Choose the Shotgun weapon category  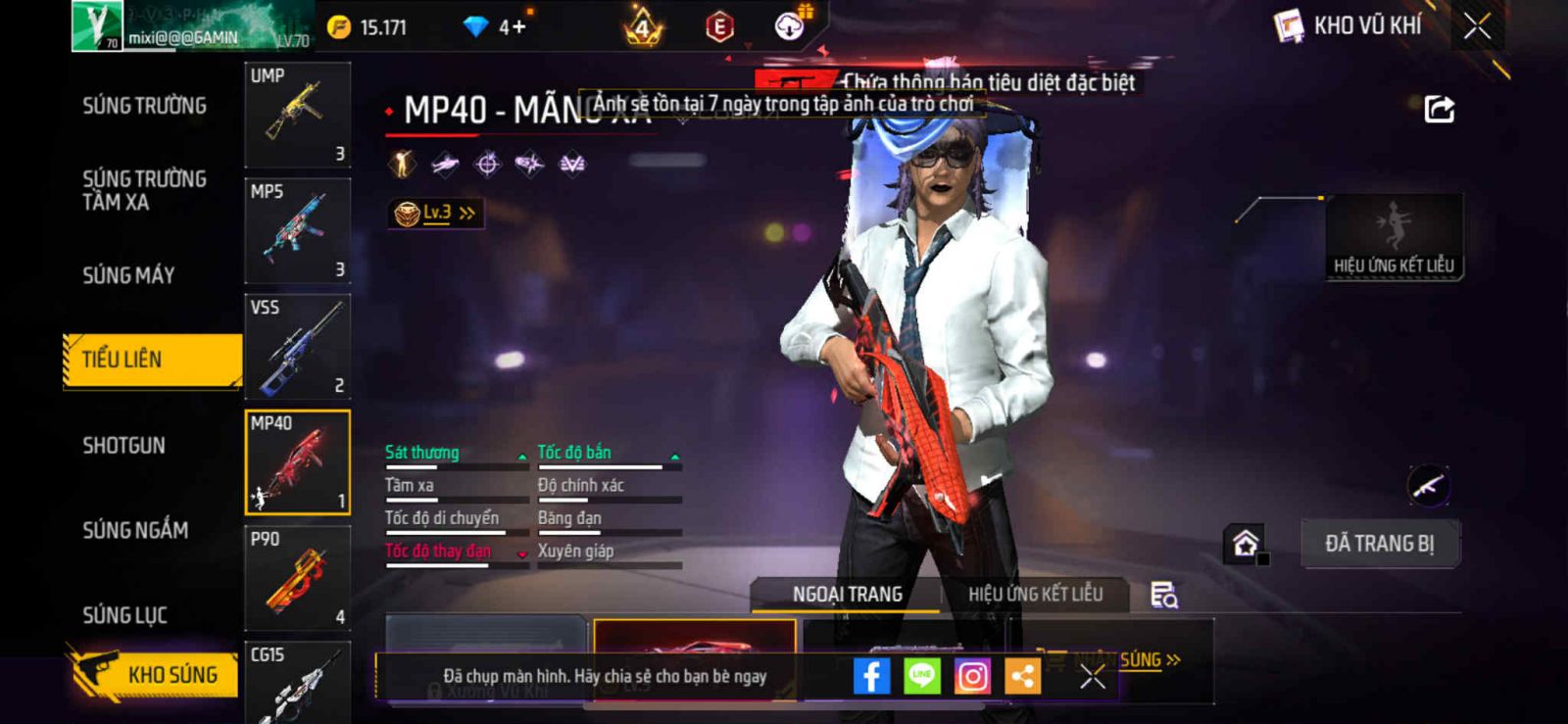pos(123,446)
